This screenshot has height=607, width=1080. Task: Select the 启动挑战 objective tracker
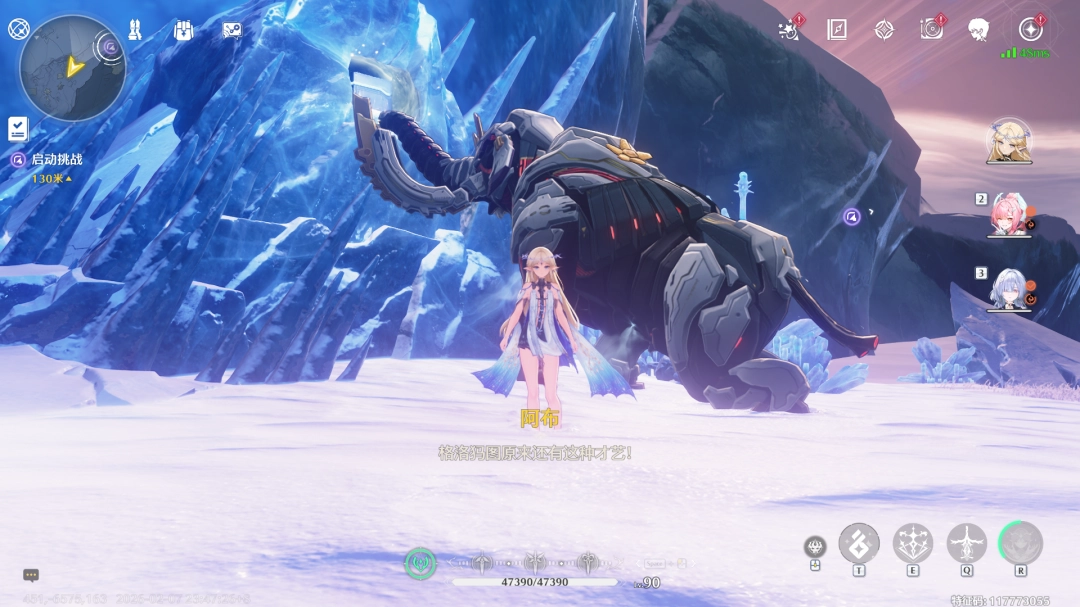pyautogui.click(x=56, y=159)
